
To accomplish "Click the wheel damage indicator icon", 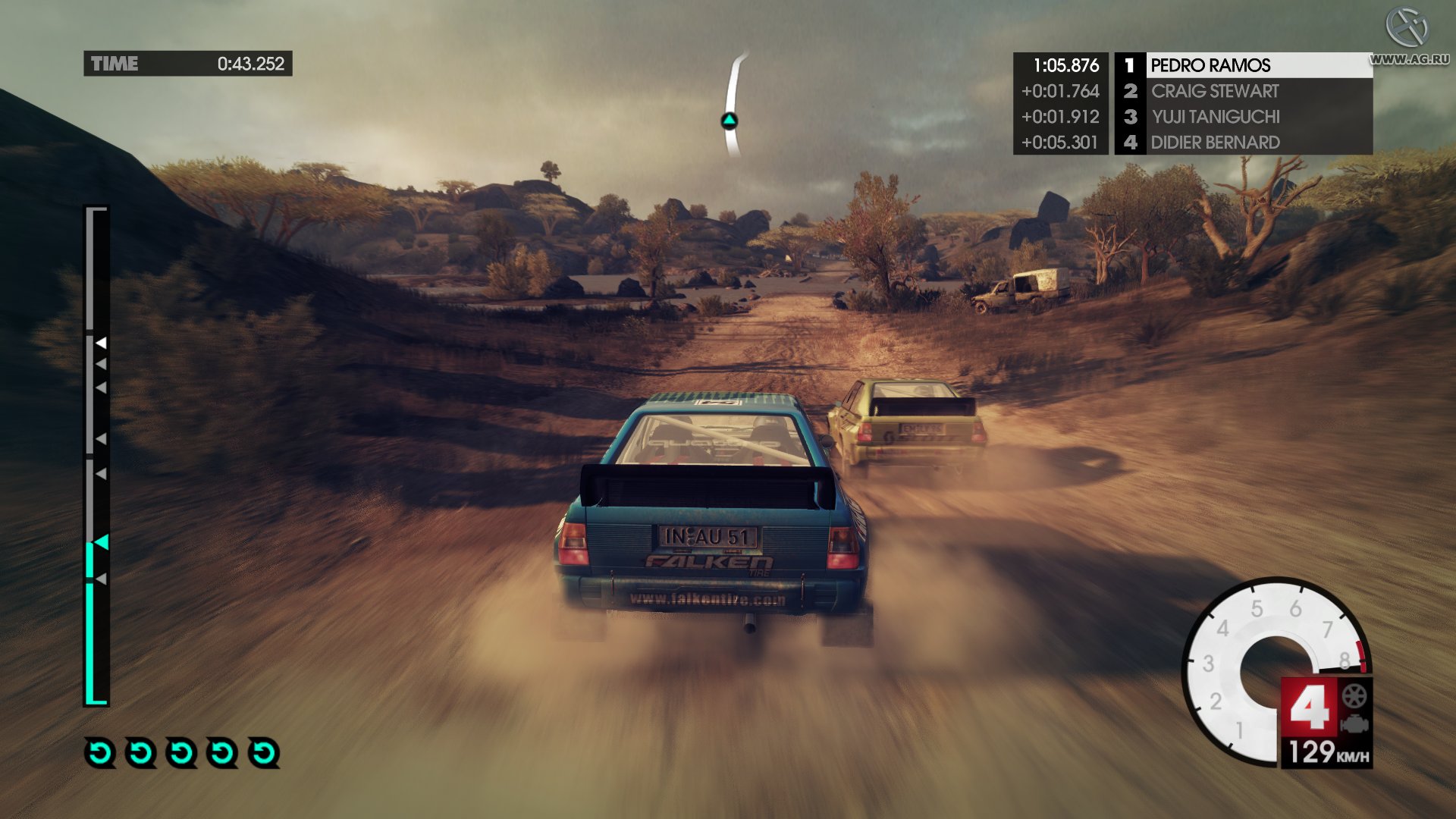I will pyautogui.click(x=1354, y=696).
